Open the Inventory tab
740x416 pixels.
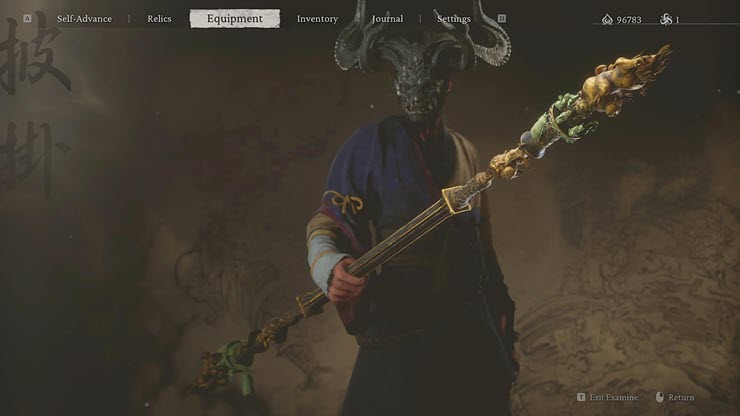pos(317,19)
